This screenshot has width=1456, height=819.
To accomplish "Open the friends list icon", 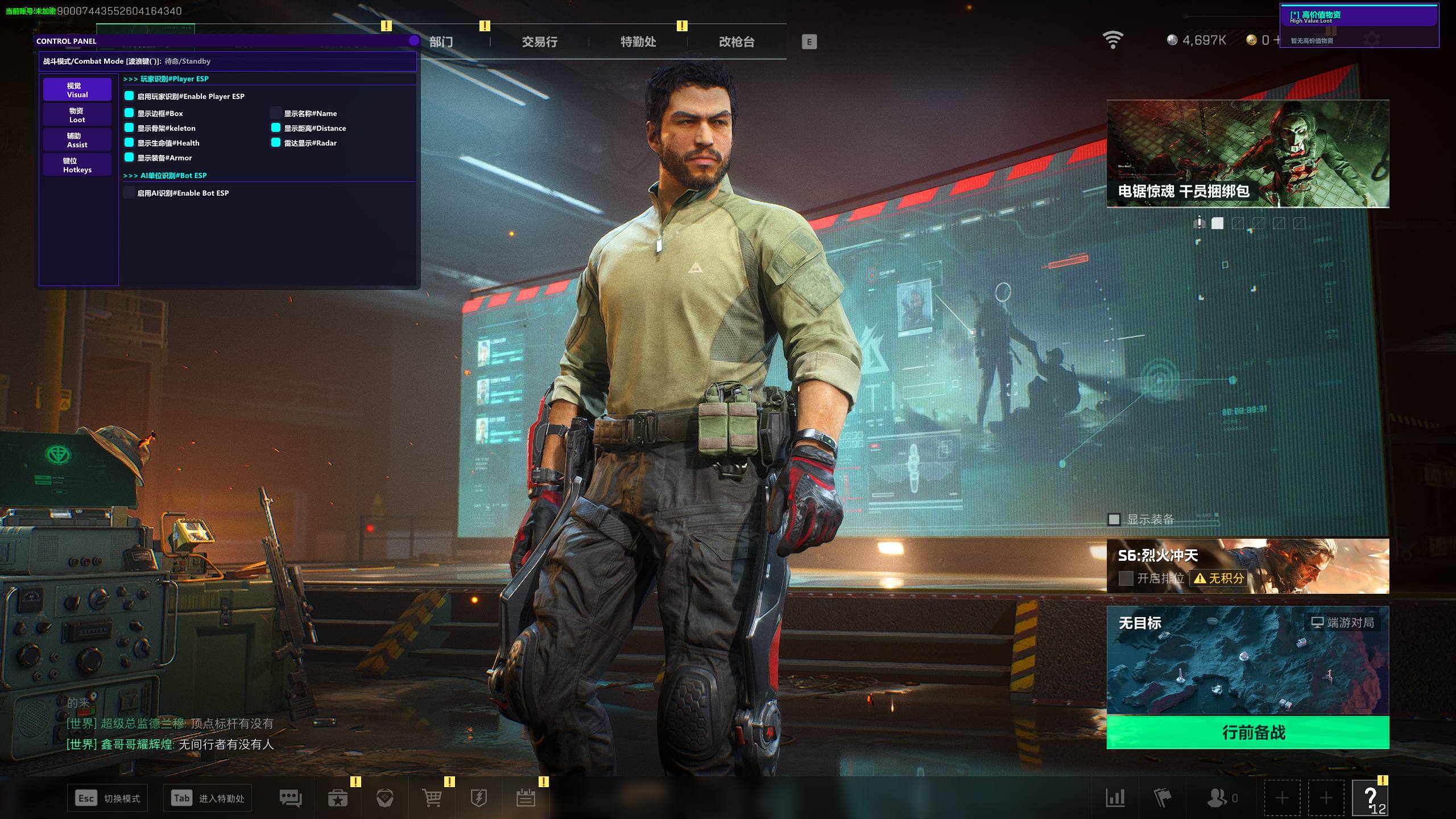I will (x=1218, y=799).
